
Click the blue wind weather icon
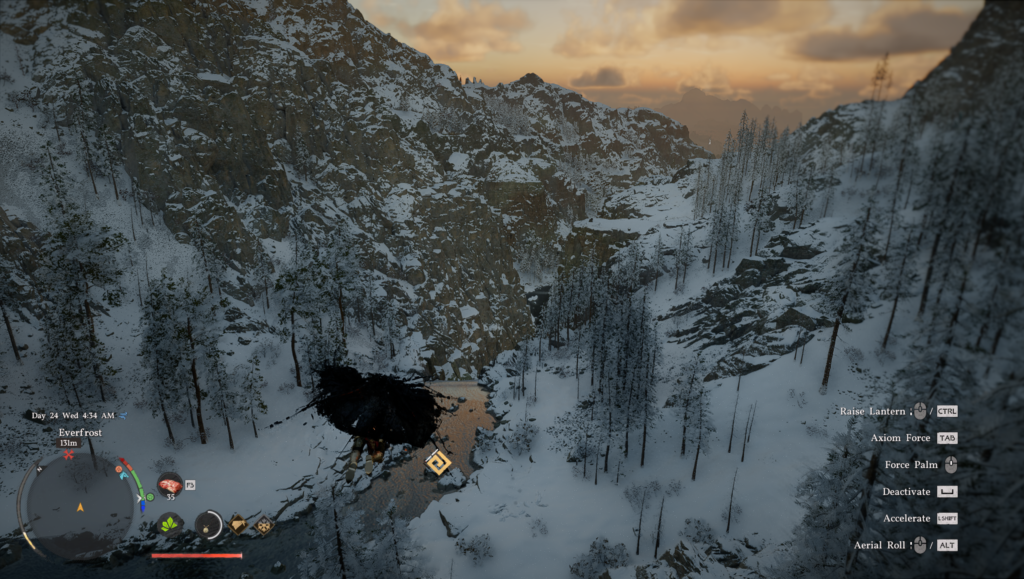[123, 415]
